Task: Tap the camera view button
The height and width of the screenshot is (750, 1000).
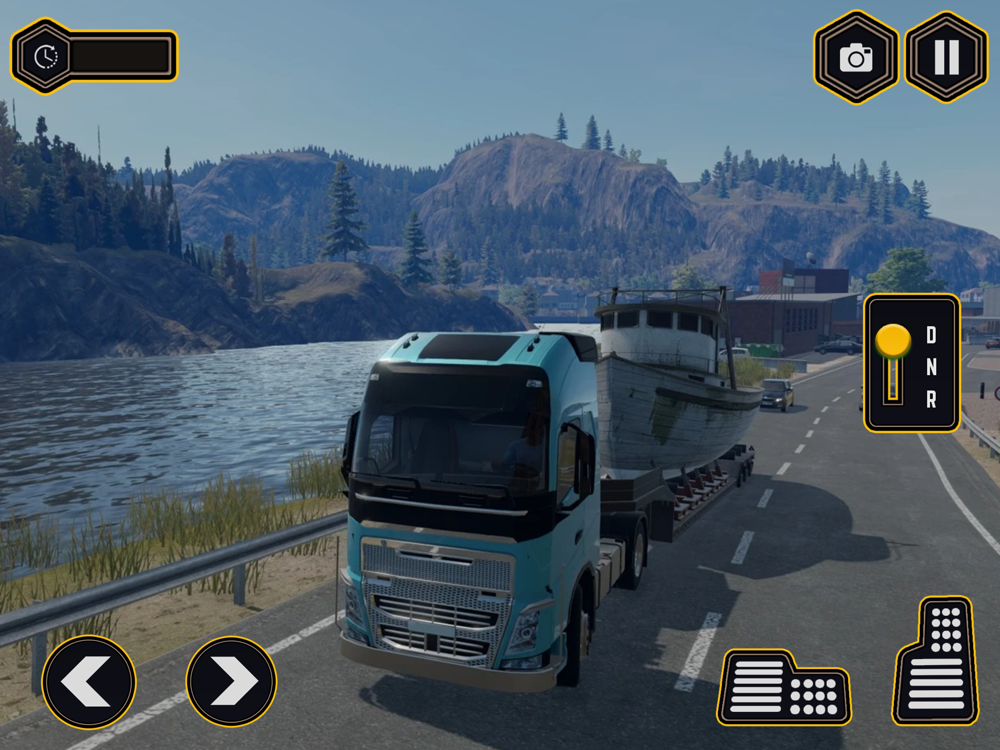Action: click(856, 57)
